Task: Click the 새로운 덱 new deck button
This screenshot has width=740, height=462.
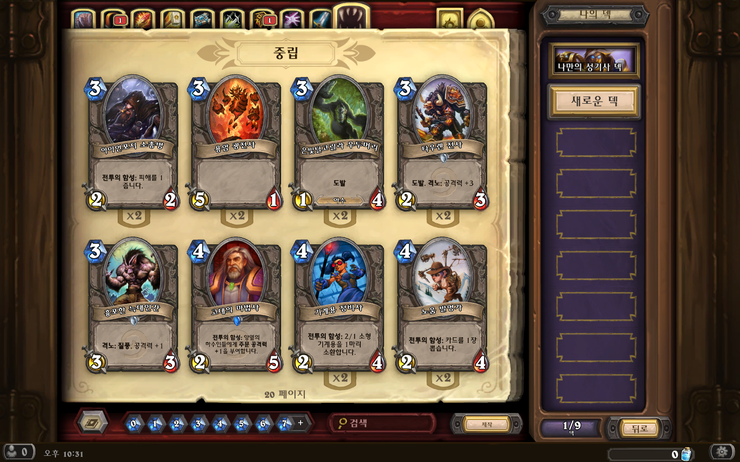Action: coord(595,101)
